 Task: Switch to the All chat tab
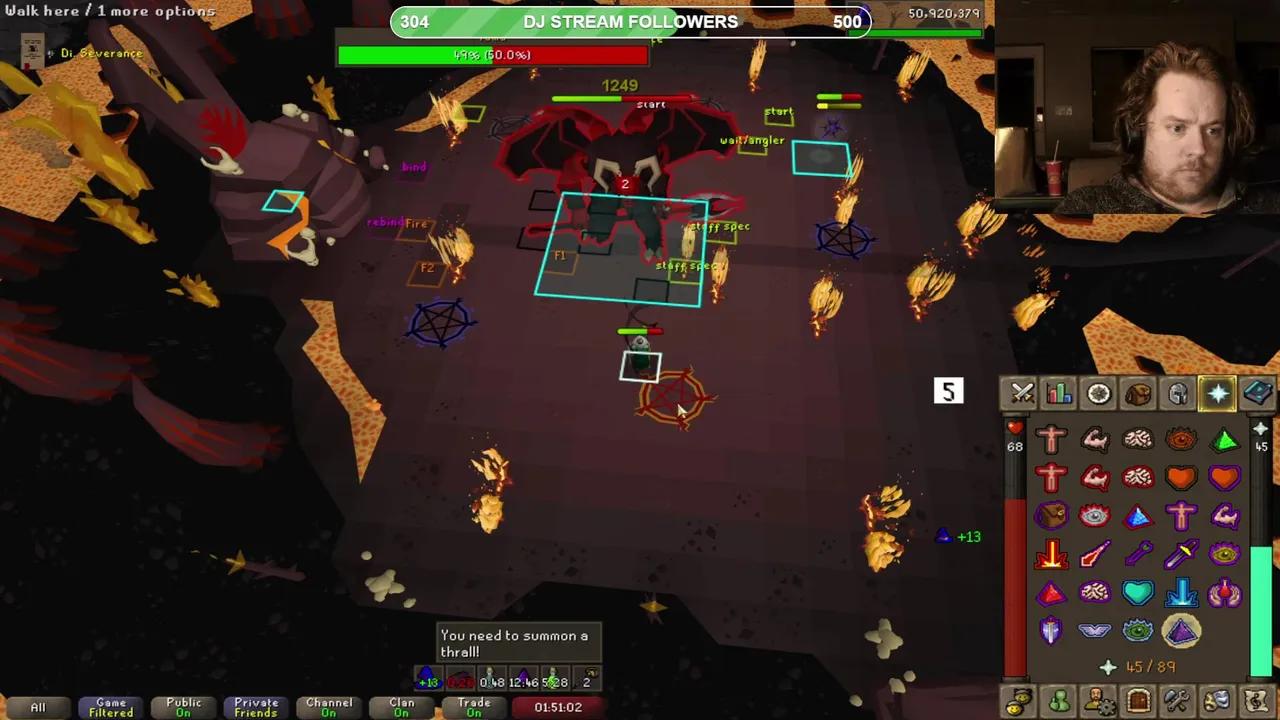point(38,707)
